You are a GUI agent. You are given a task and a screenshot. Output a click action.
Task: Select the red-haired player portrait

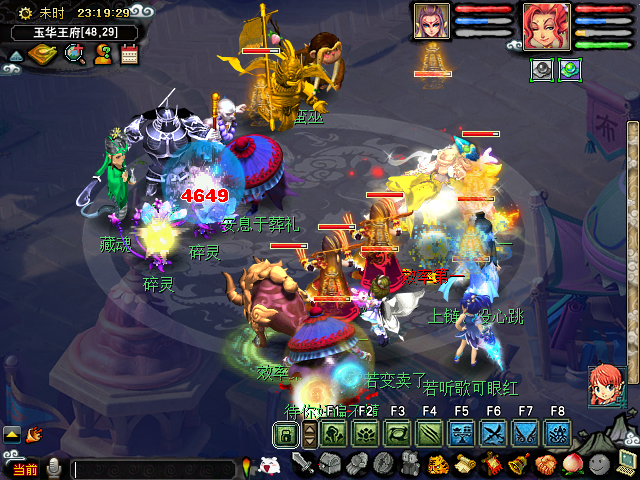click(547, 26)
